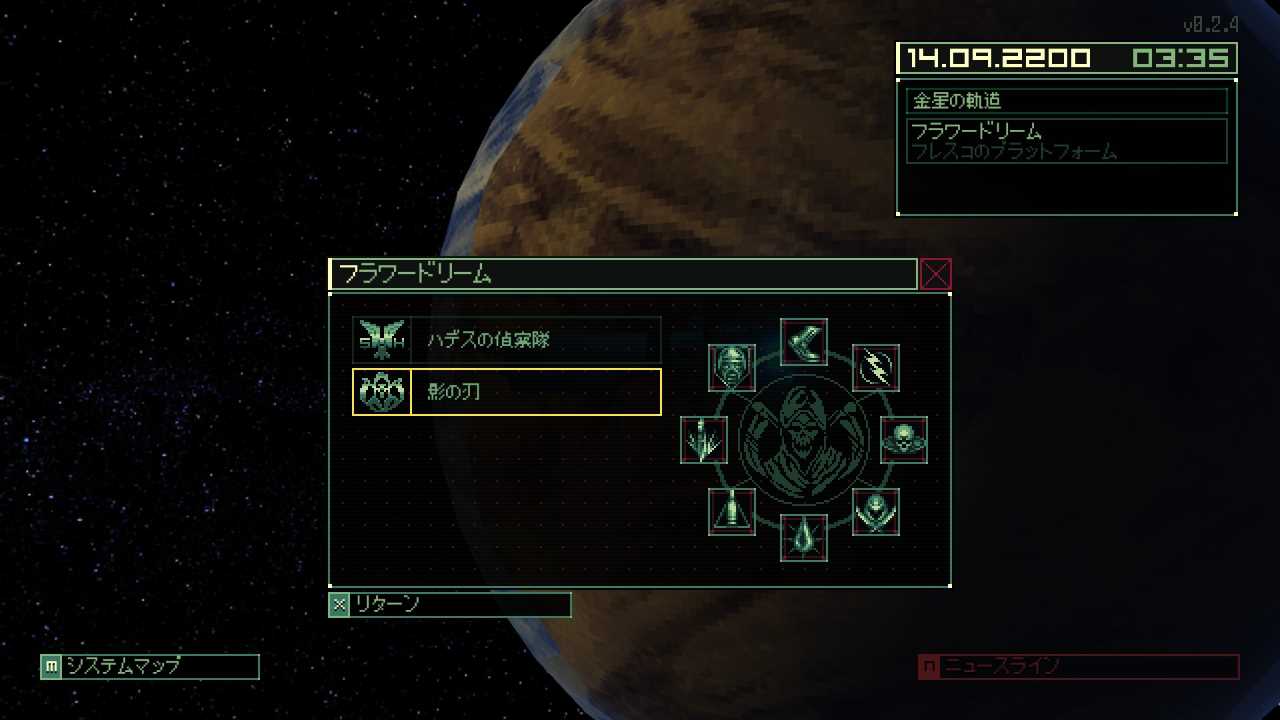
Task: Activate the lightning bolt icon
Action: tap(876, 368)
